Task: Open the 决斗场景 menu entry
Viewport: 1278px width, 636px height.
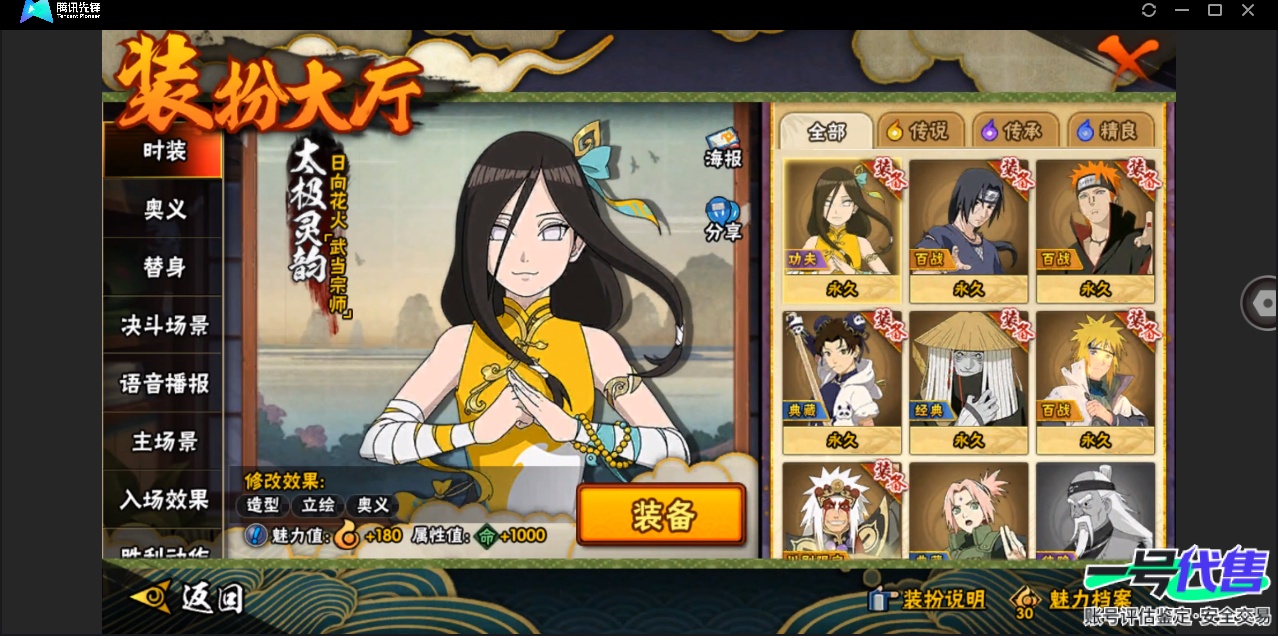Action: coord(164,325)
